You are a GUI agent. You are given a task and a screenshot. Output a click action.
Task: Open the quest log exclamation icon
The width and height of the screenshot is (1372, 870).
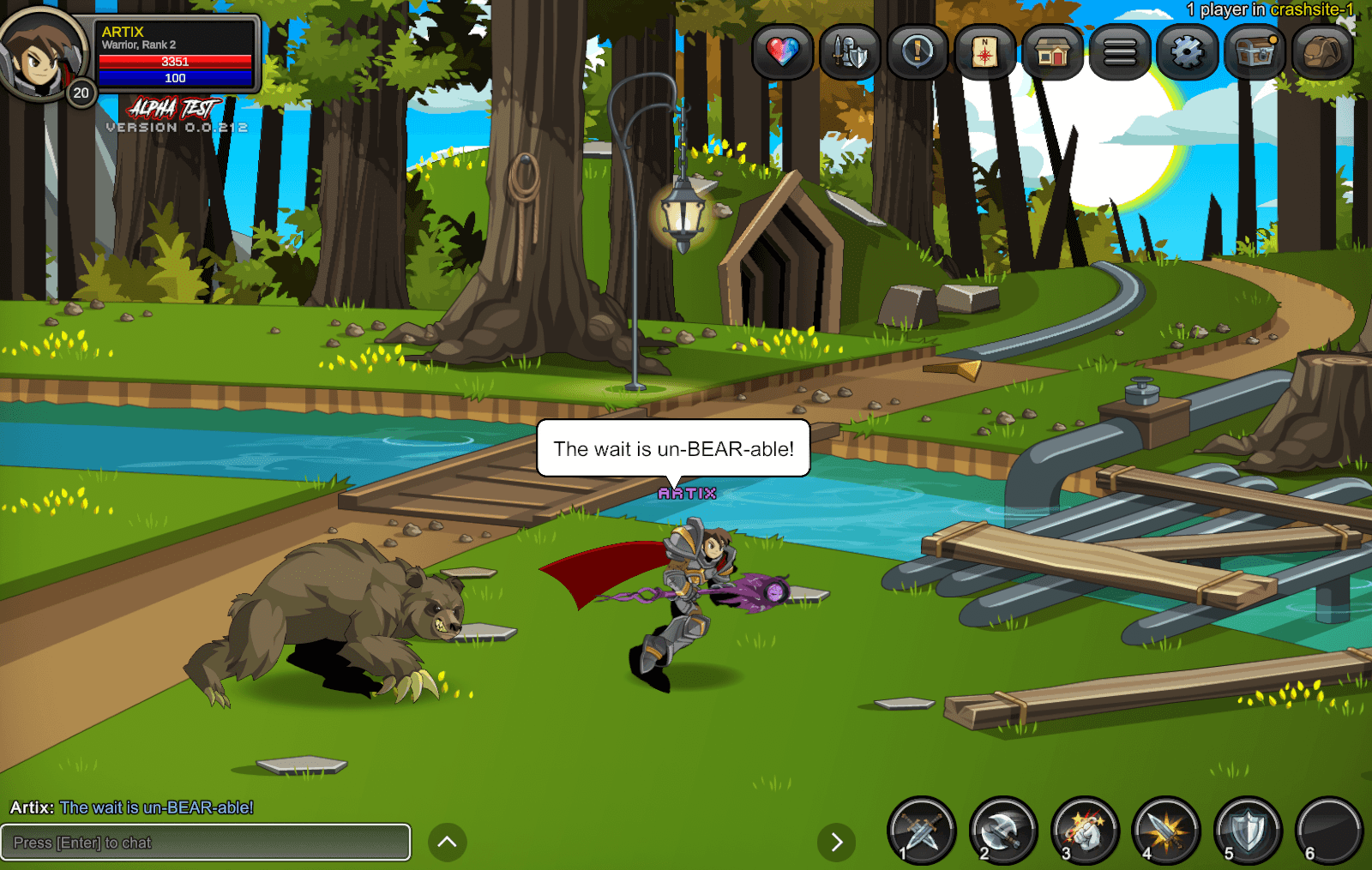click(918, 52)
